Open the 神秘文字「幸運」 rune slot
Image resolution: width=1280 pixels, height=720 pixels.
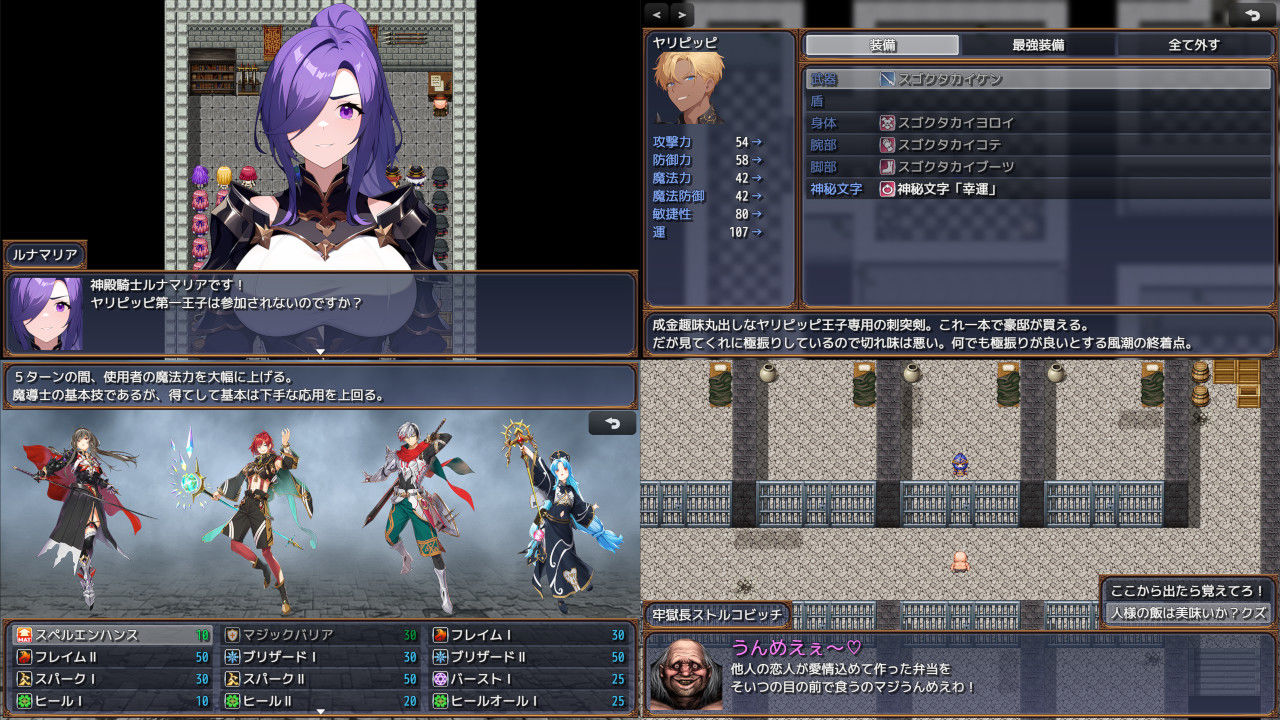(1038, 189)
